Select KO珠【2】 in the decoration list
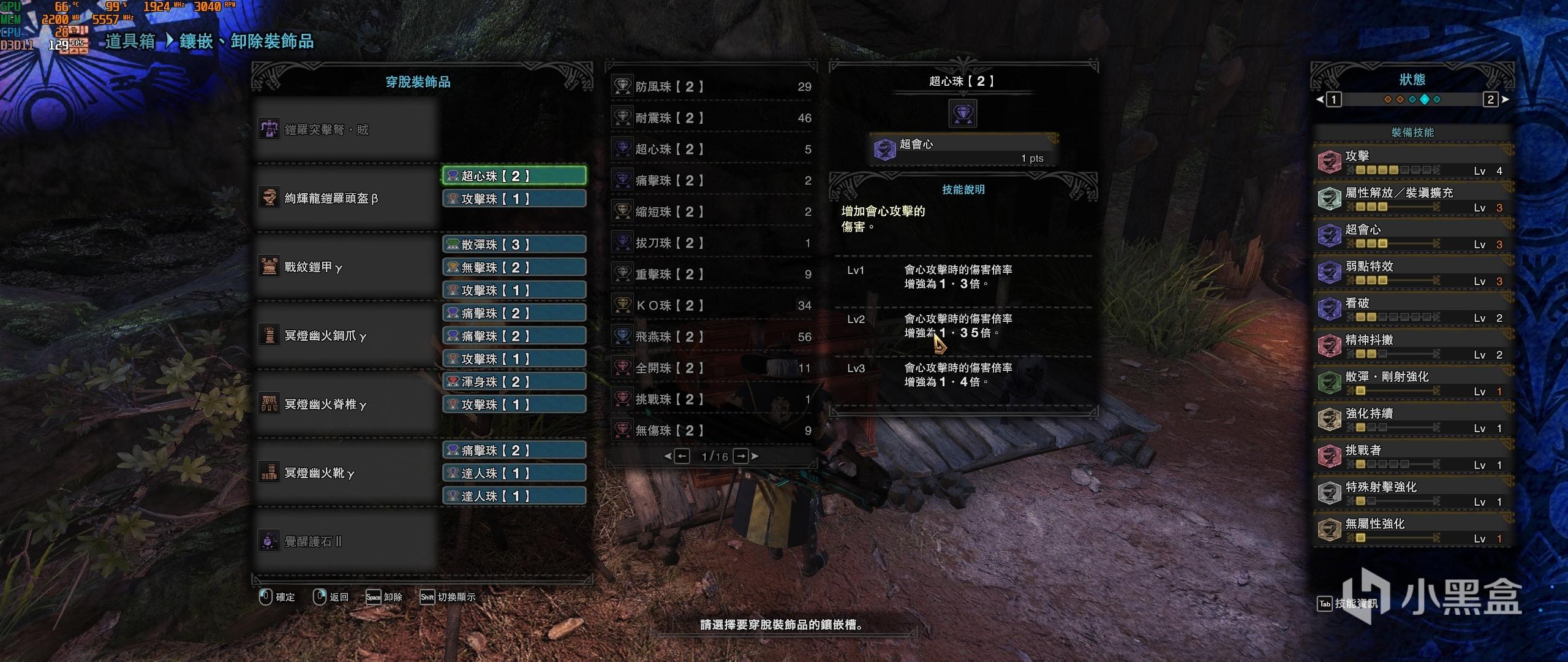 pos(712,305)
